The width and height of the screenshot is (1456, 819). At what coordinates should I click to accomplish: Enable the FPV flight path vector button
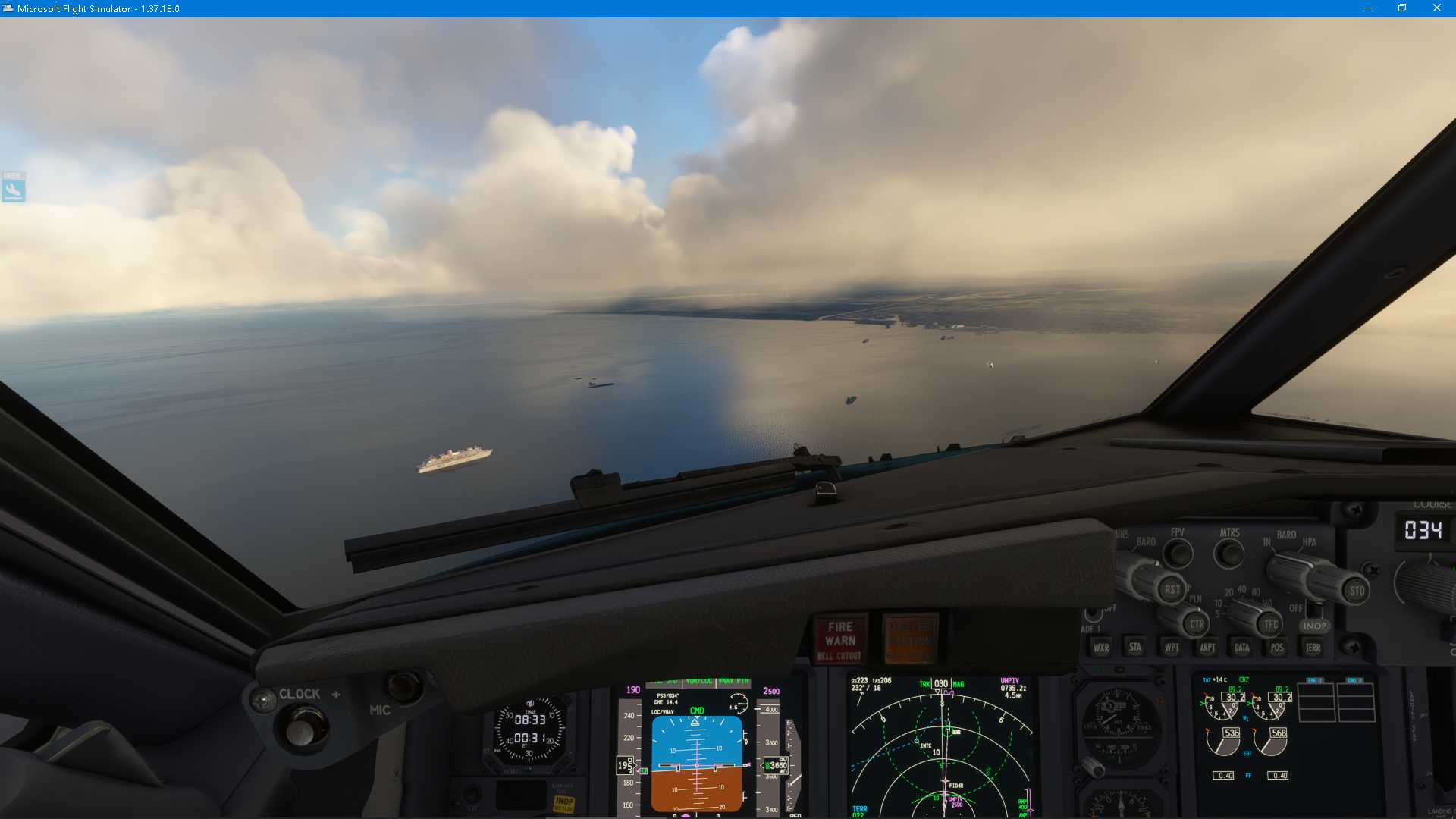click(1178, 554)
